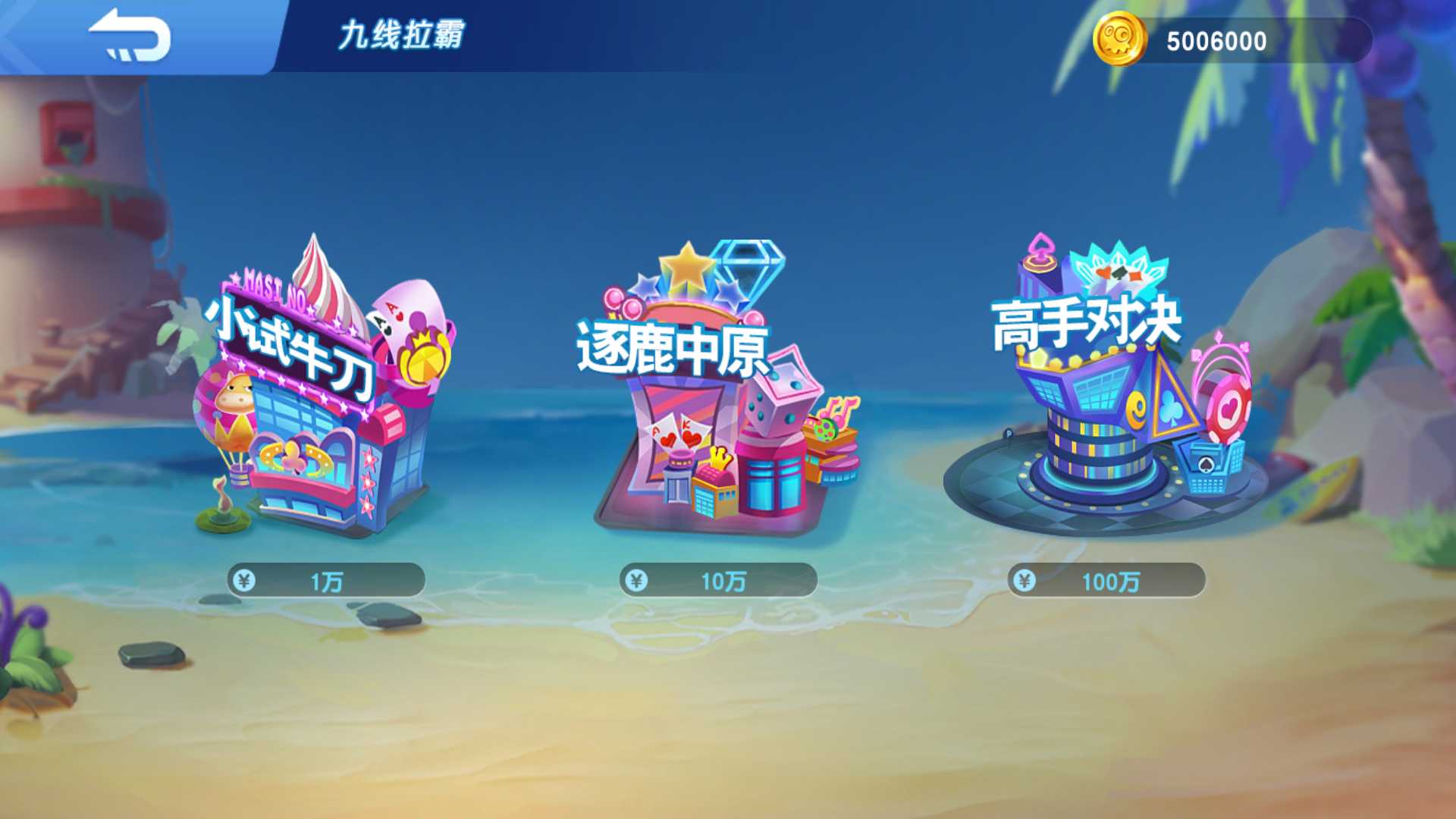Click the top navigation bar
Image resolution: width=1456 pixels, height=819 pixels.
pyautogui.click(x=728, y=34)
